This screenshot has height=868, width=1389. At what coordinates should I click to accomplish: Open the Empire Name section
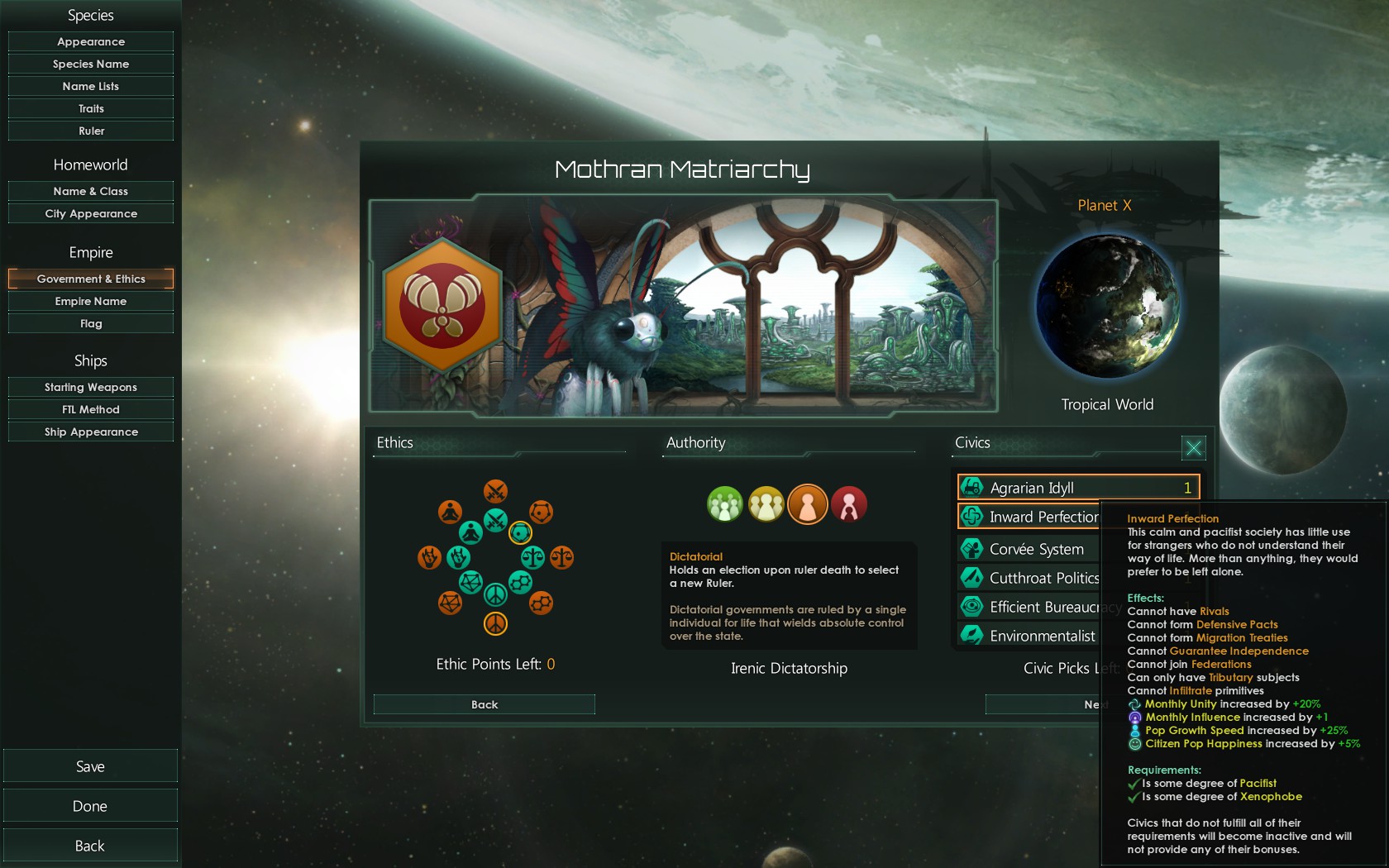[91, 301]
